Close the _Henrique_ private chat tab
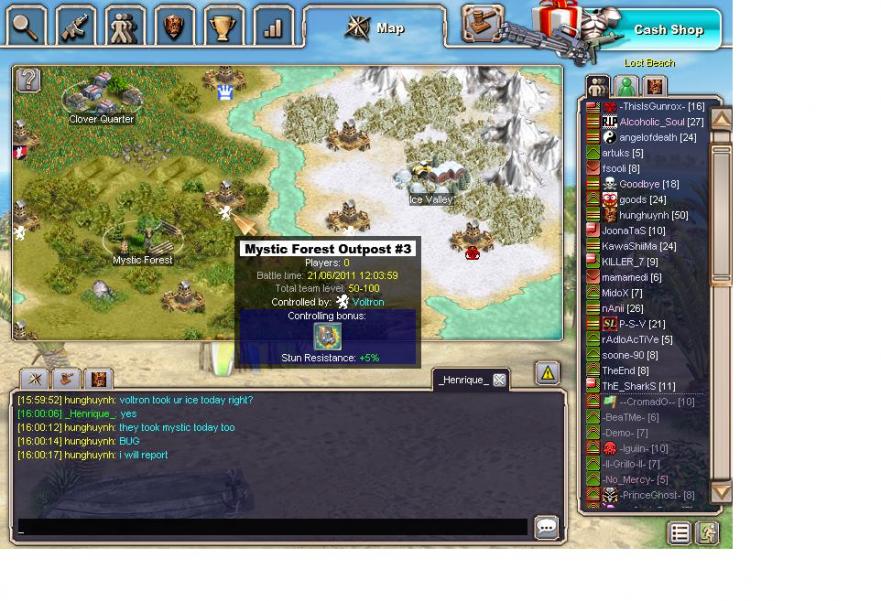The height and width of the screenshot is (601, 881). 499,380
